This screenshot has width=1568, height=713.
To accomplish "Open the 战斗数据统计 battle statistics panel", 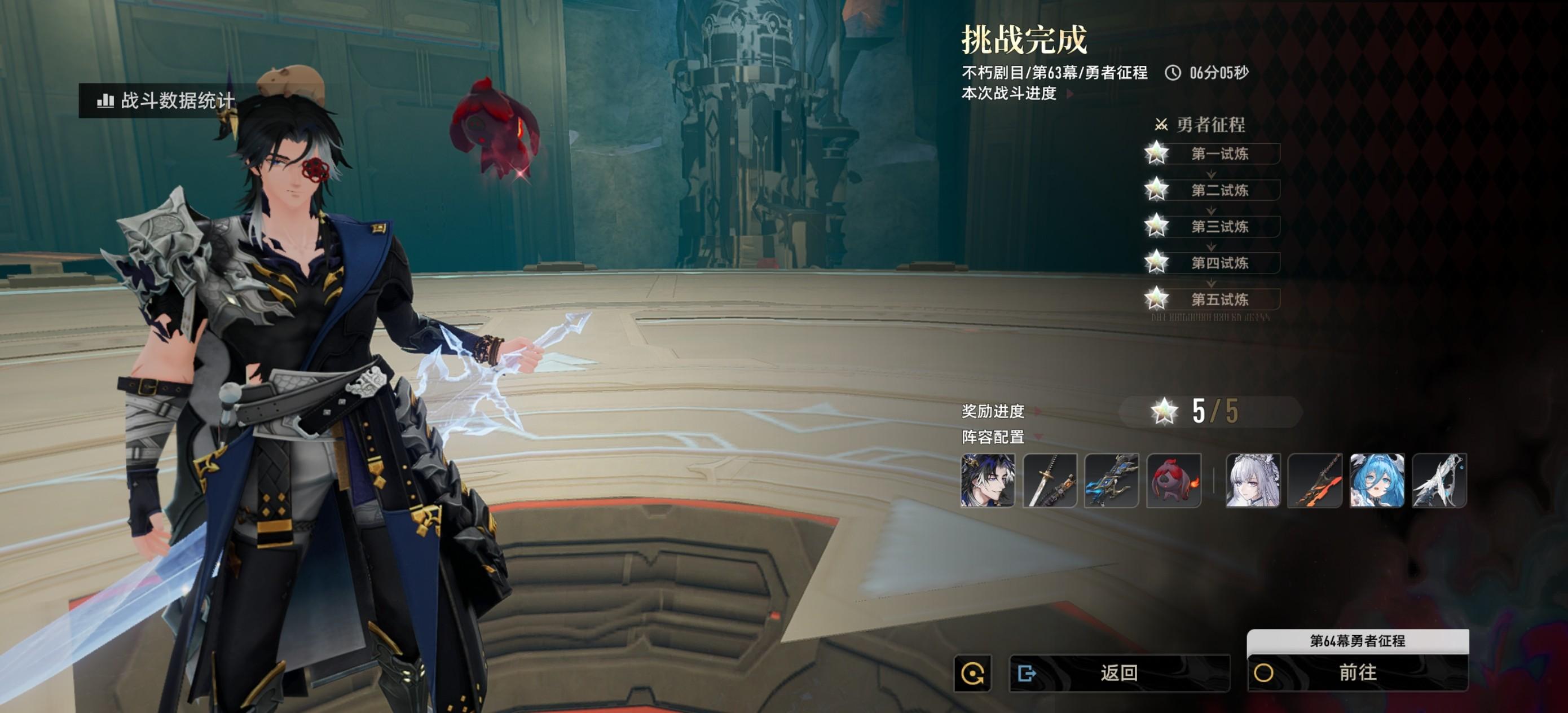I will pos(166,100).
